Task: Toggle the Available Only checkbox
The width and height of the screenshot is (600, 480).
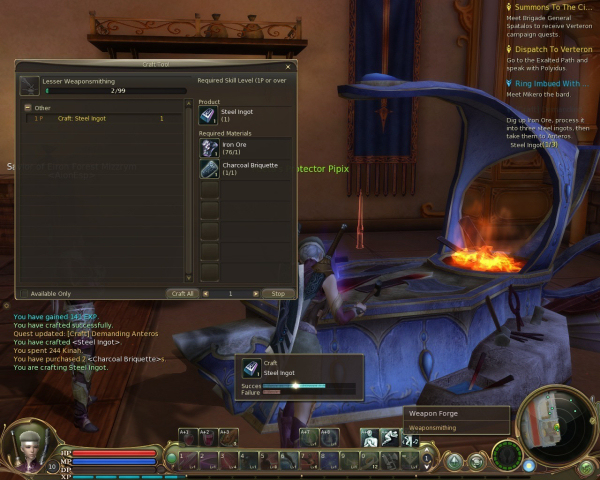Action: [24, 294]
